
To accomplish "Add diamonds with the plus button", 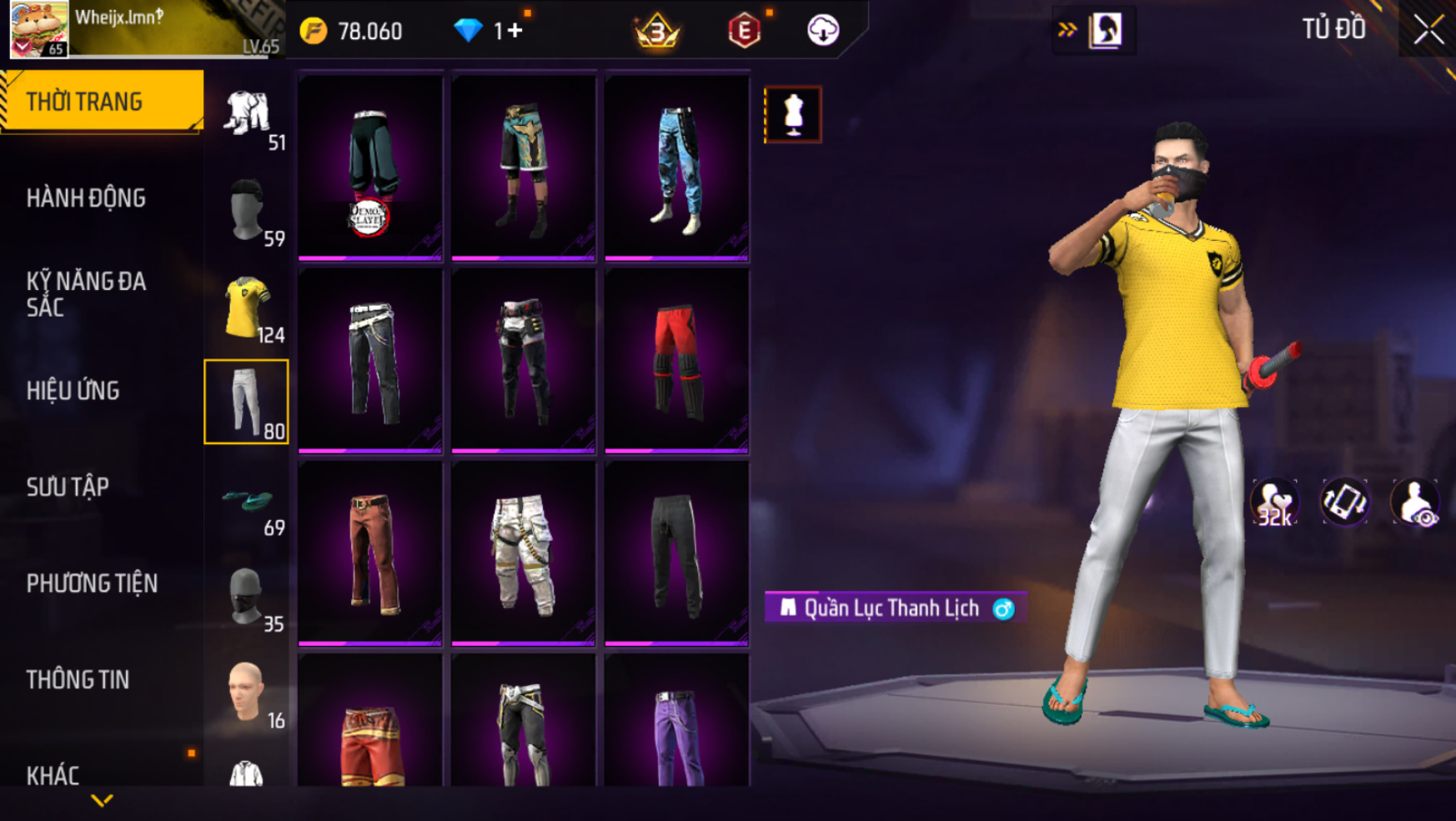I will pos(514,31).
